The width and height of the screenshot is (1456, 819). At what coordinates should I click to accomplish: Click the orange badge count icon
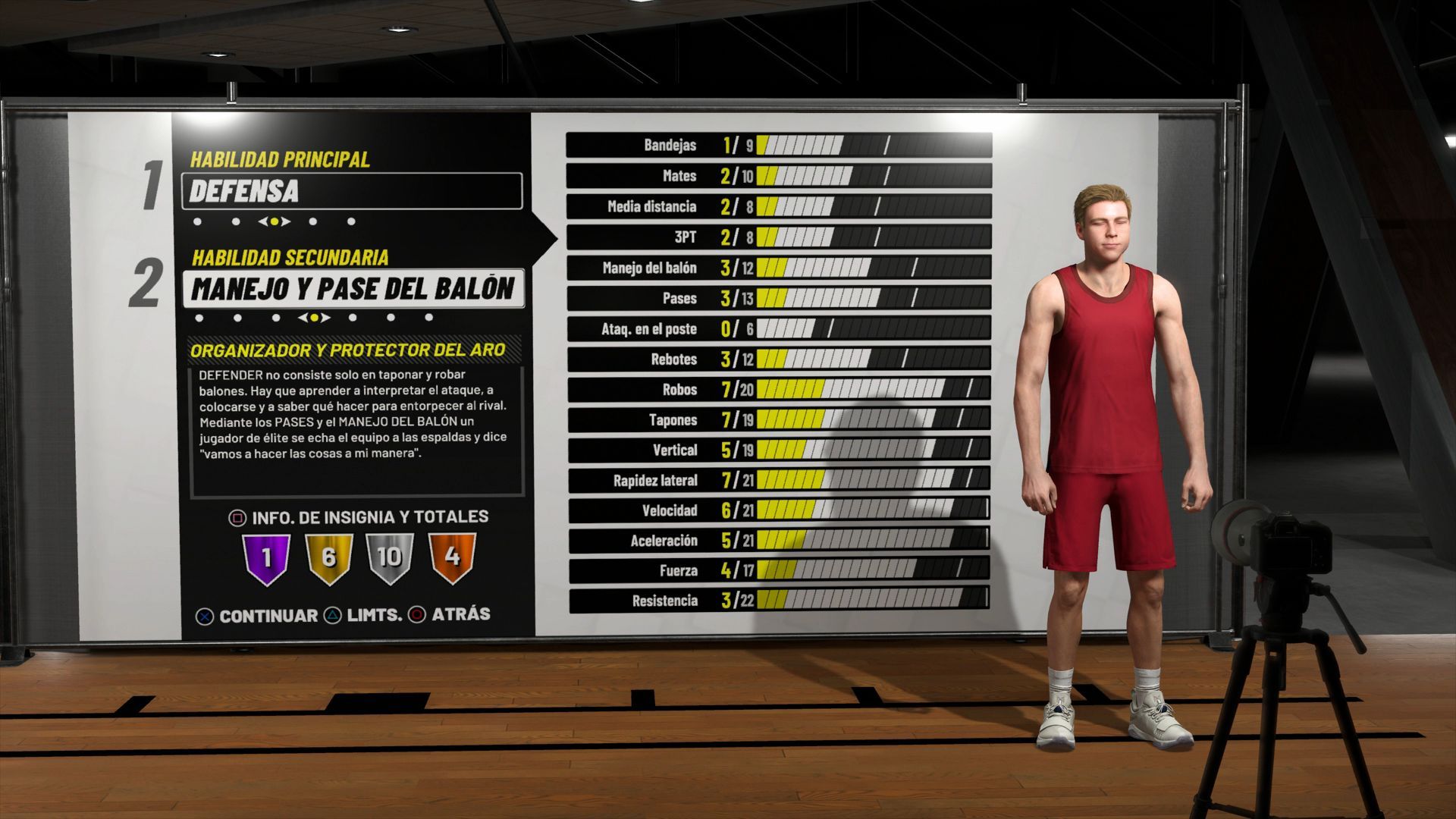(452, 558)
